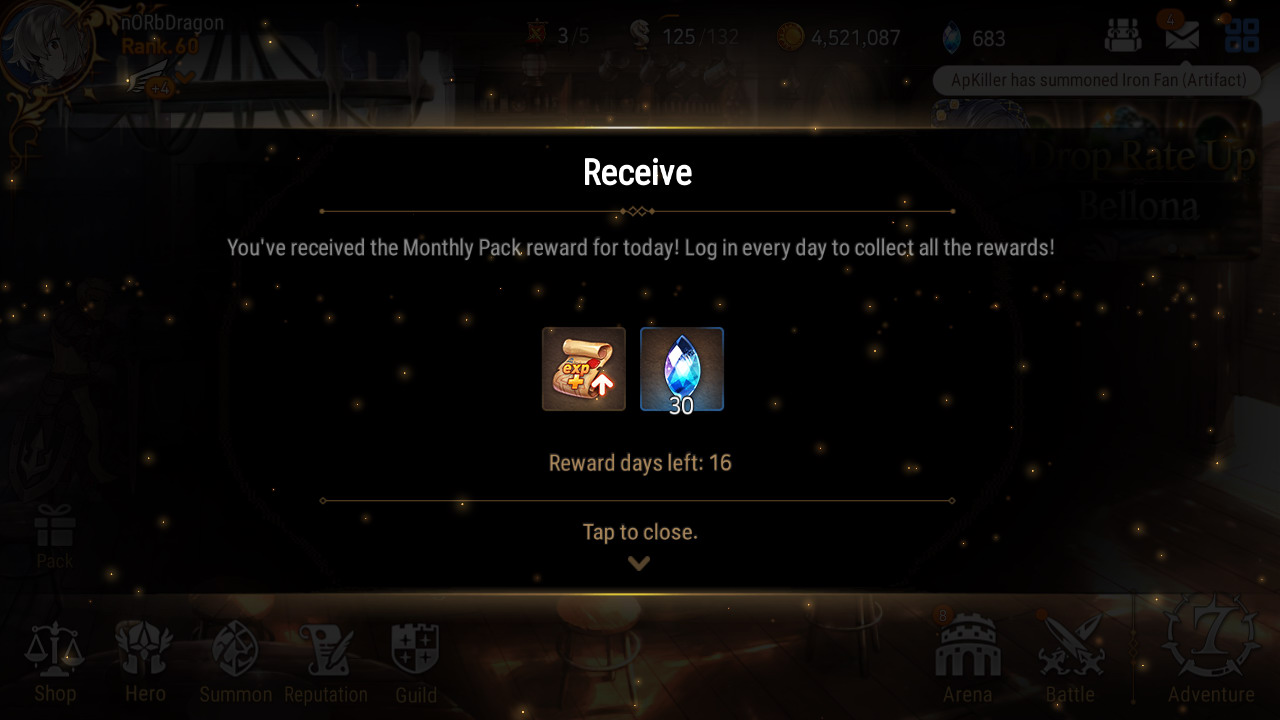Open the Guild menu
Image resolution: width=1280 pixels, height=720 pixels.
coord(415,661)
